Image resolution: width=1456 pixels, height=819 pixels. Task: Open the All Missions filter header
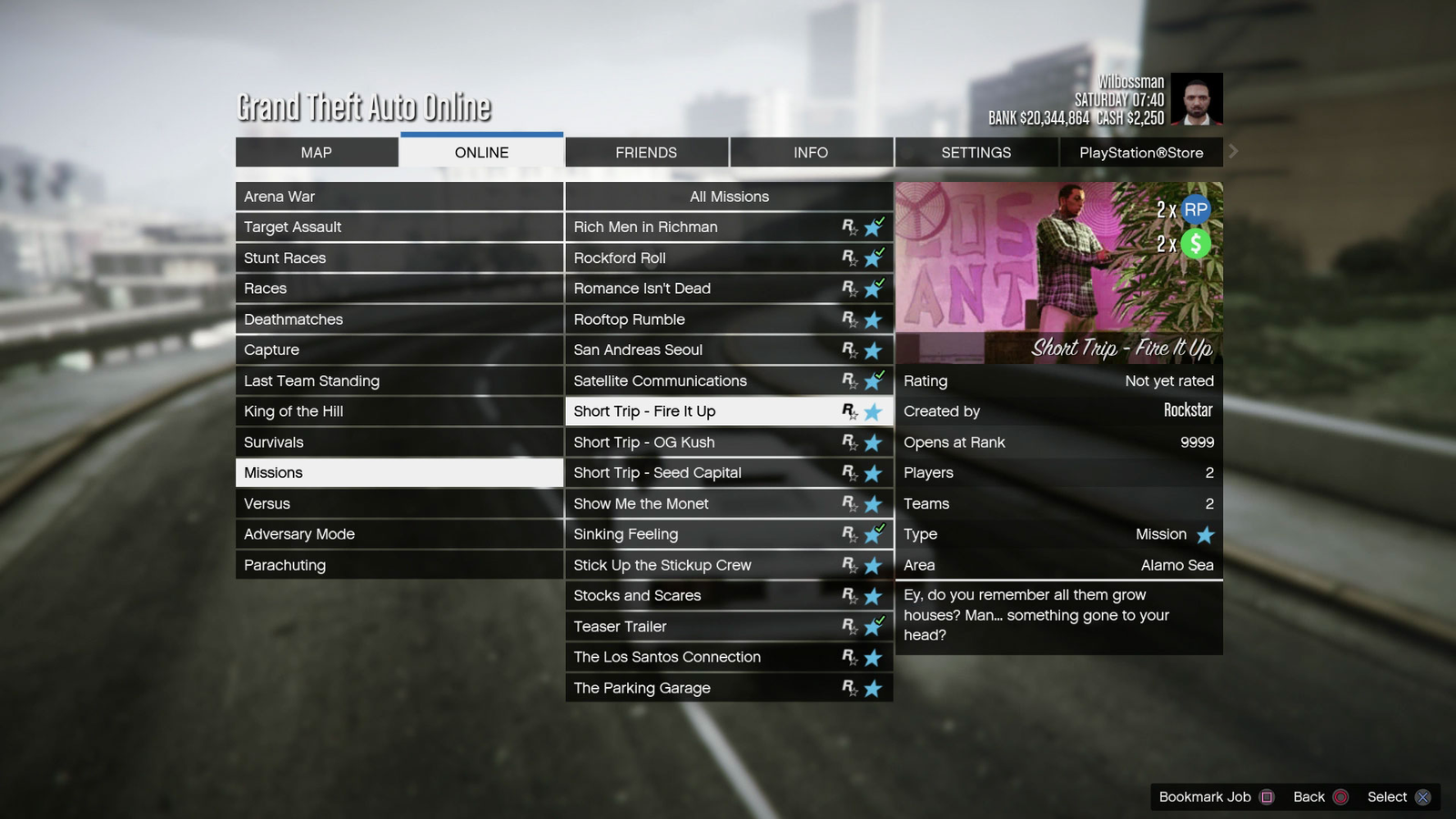coord(729,197)
